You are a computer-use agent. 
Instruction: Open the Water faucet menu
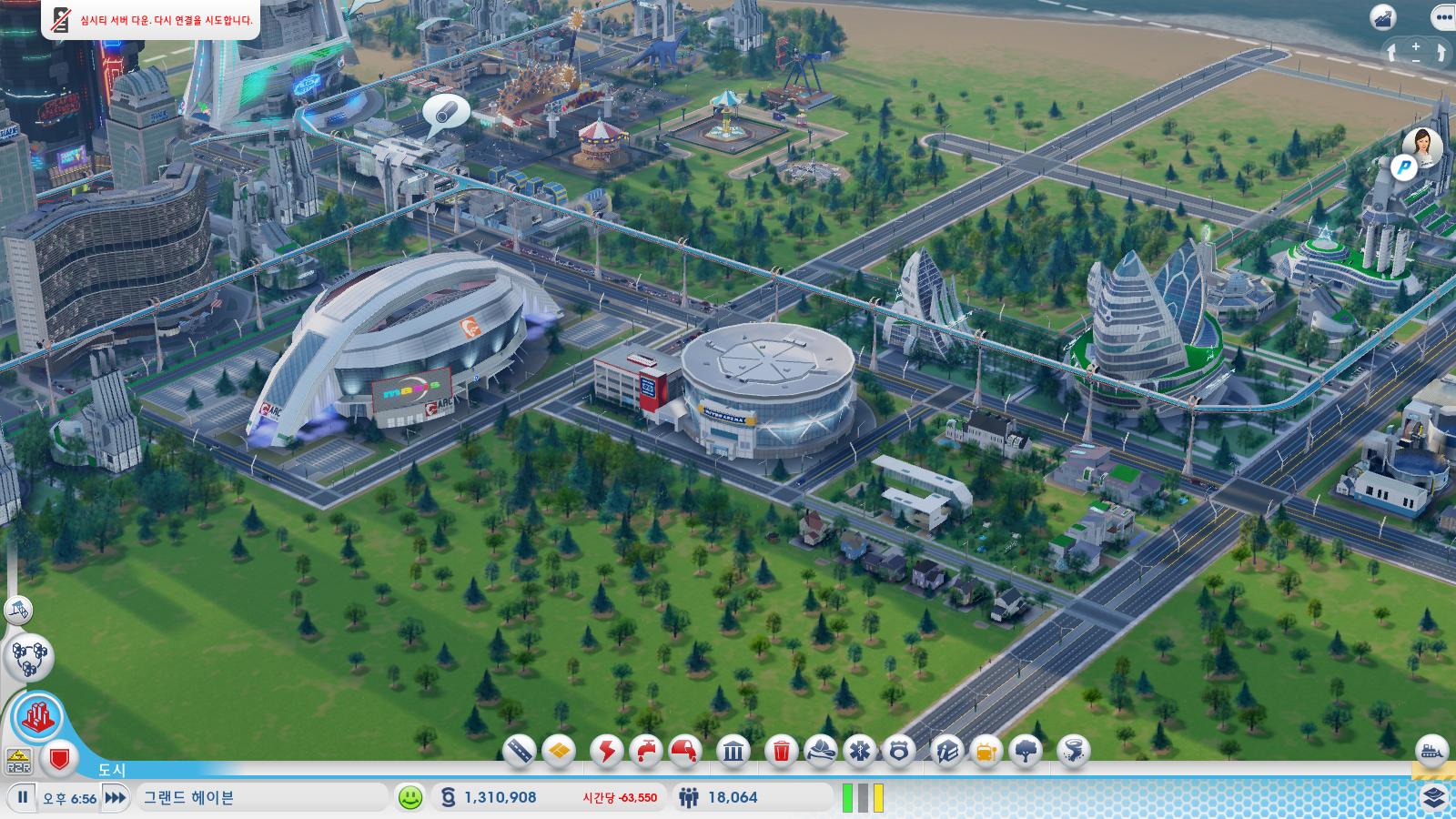coord(646,751)
